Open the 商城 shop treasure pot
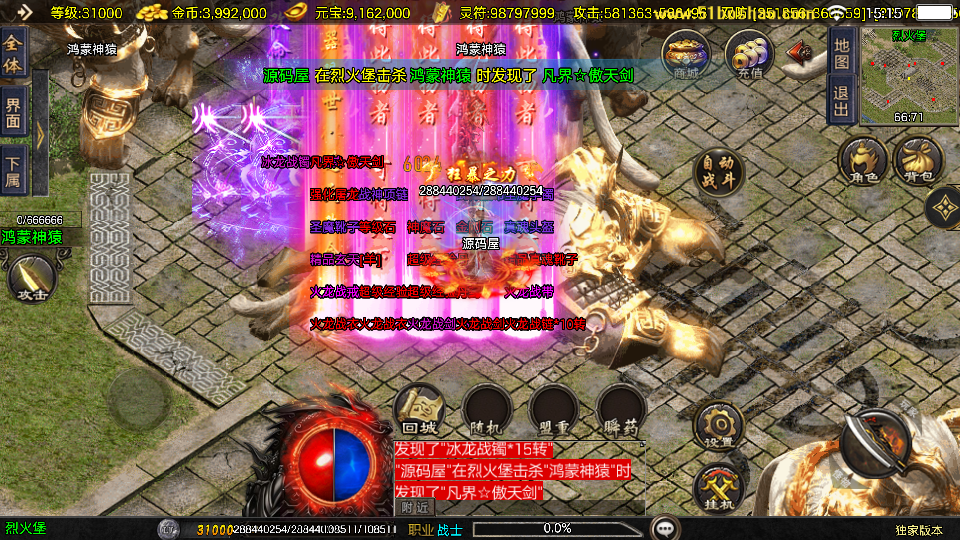The height and width of the screenshot is (540, 960). point(687,55)
